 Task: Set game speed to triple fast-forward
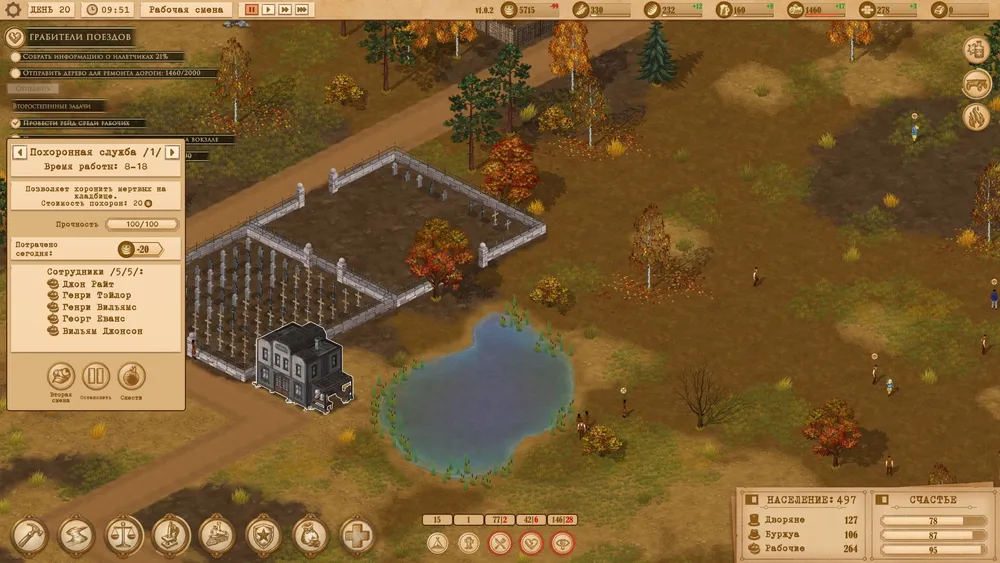[x=302, y=9]
